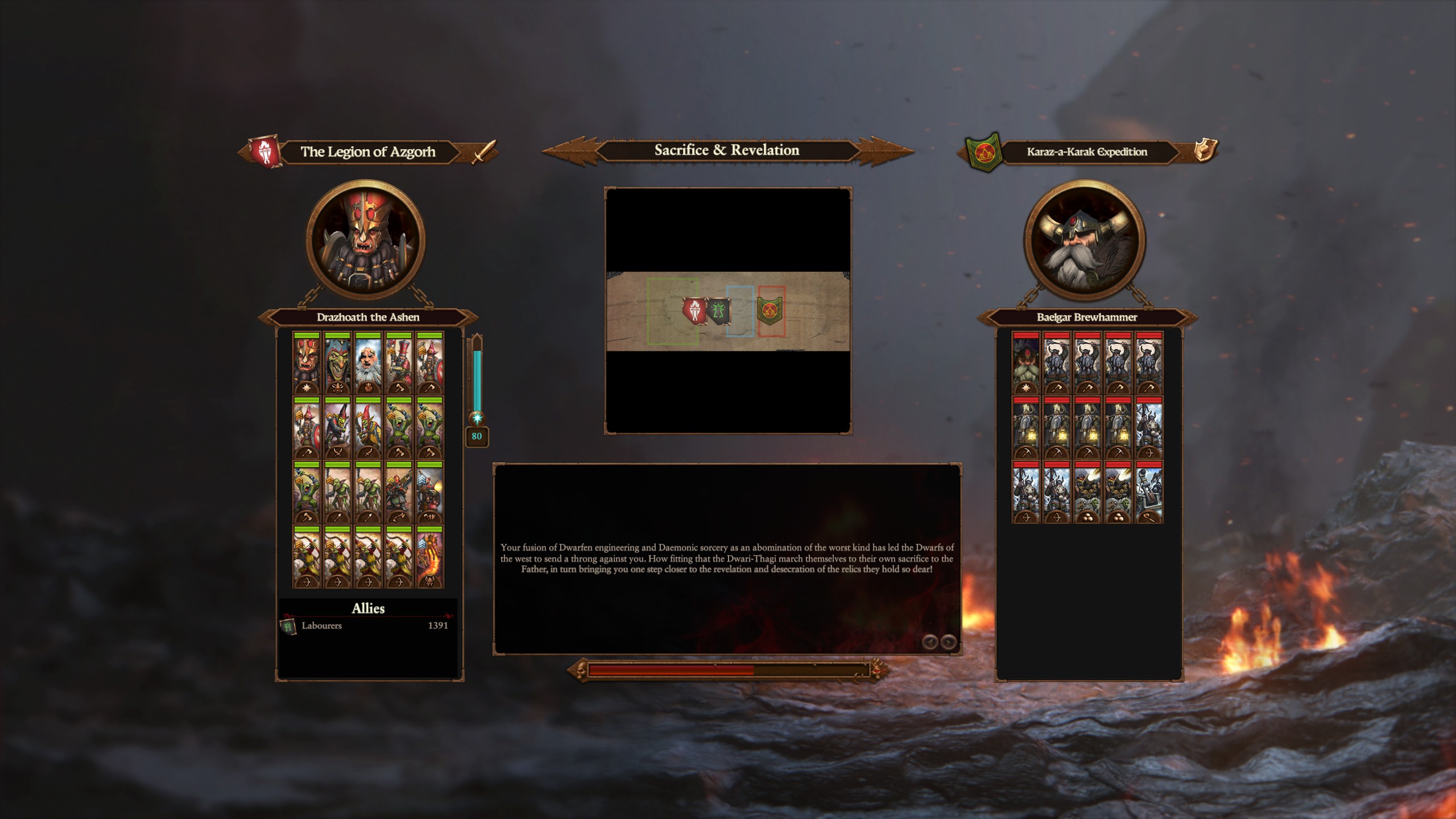Pick the hooded goblin hero unit card
The width and height of the screenshot is (1456, 819).
click(337, 363)
